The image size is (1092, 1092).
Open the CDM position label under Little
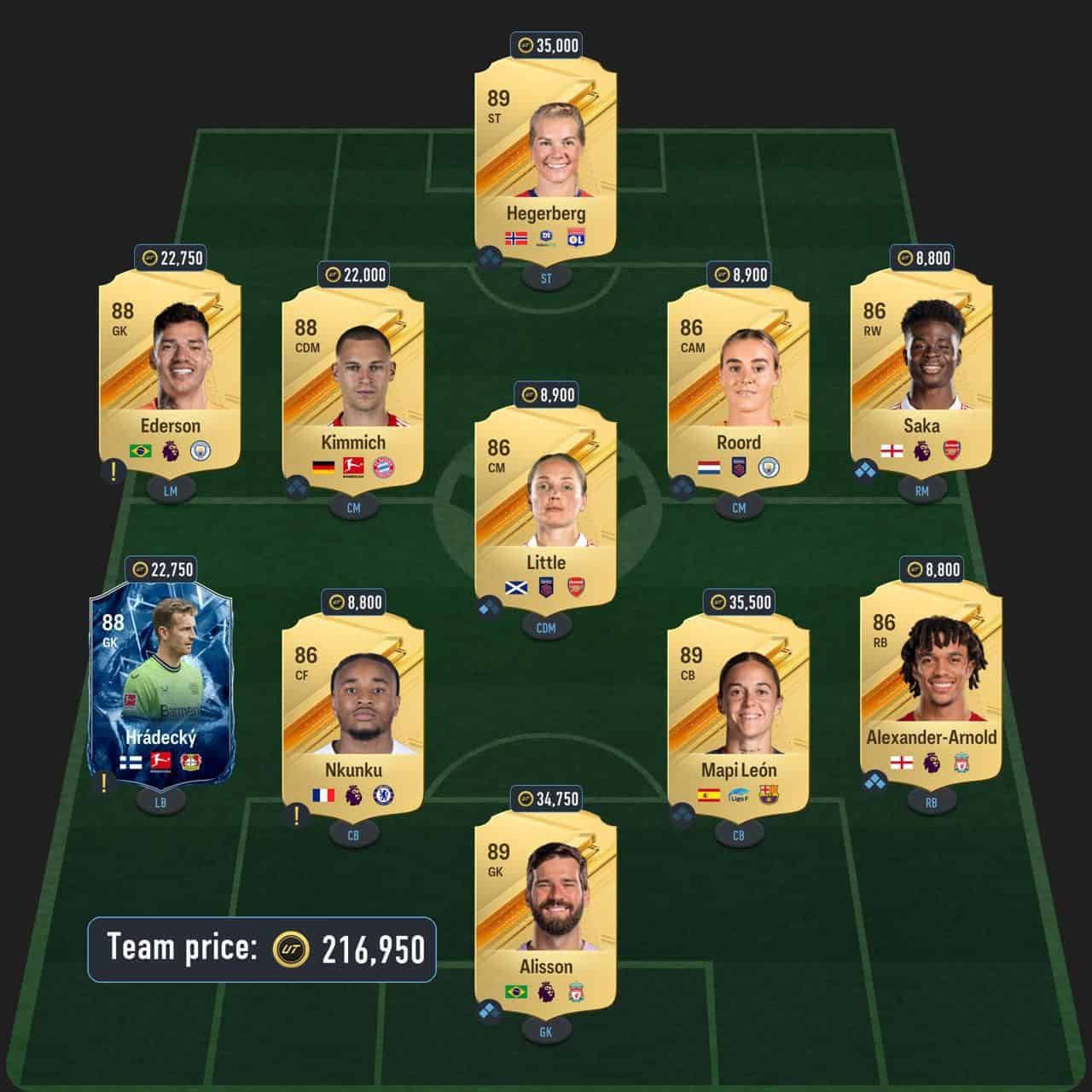(x=546, y=627)
